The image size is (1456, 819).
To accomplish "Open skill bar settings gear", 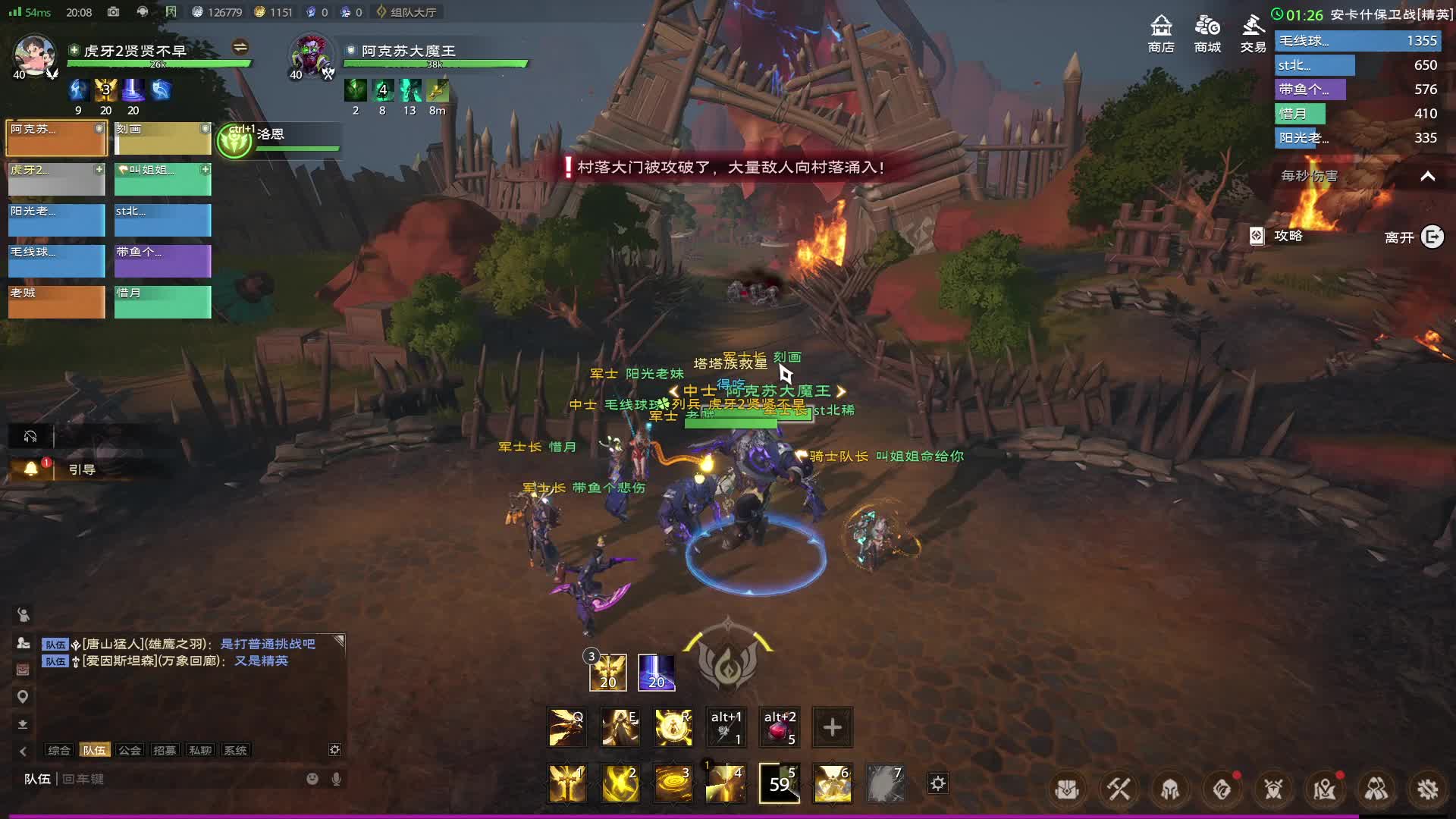I will point(938,783).
